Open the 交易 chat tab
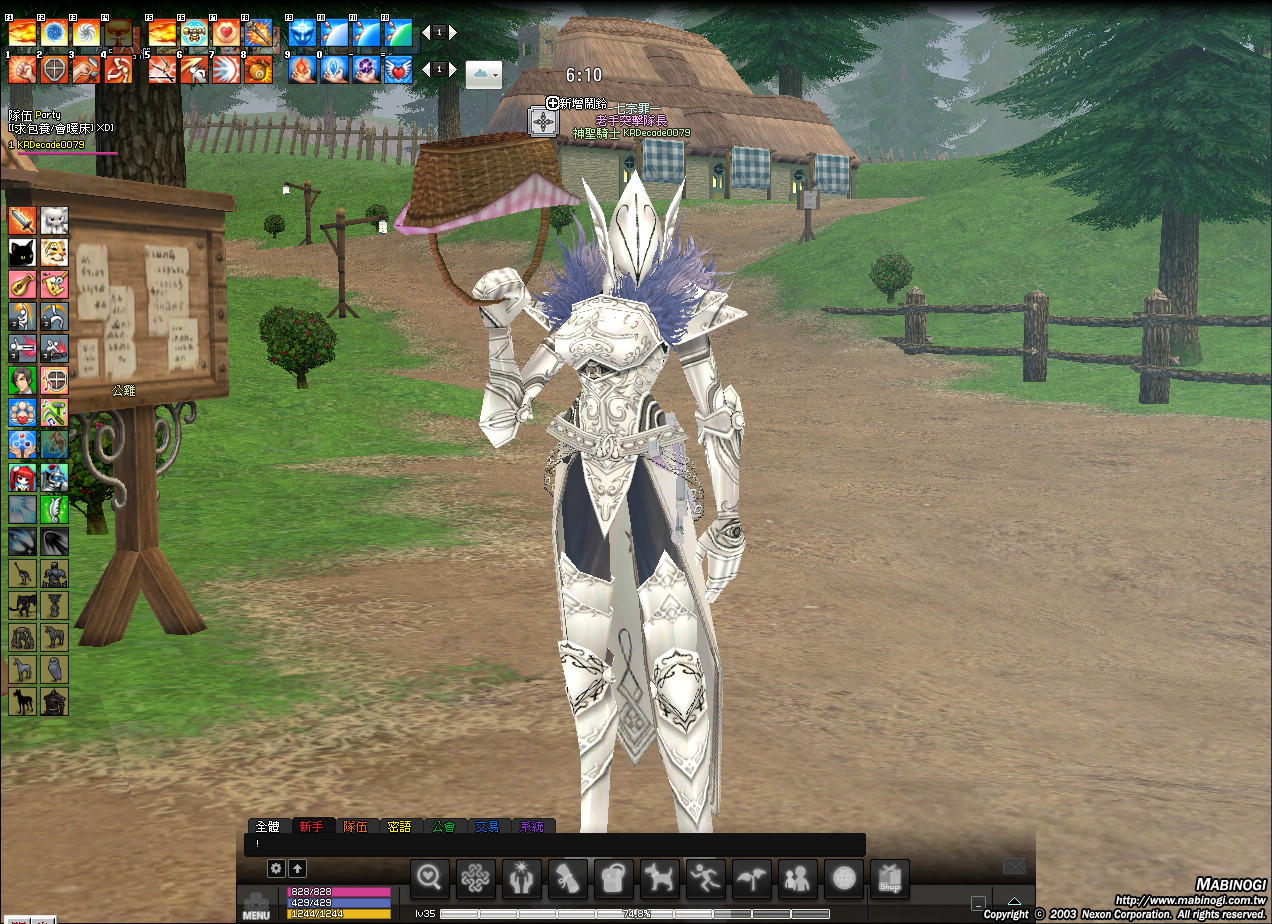 [x=487, y=826]
